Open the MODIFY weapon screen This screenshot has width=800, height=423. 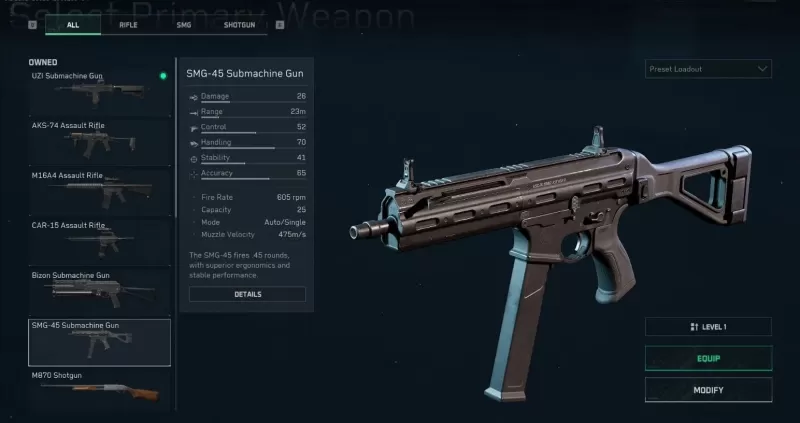(708, 390)
